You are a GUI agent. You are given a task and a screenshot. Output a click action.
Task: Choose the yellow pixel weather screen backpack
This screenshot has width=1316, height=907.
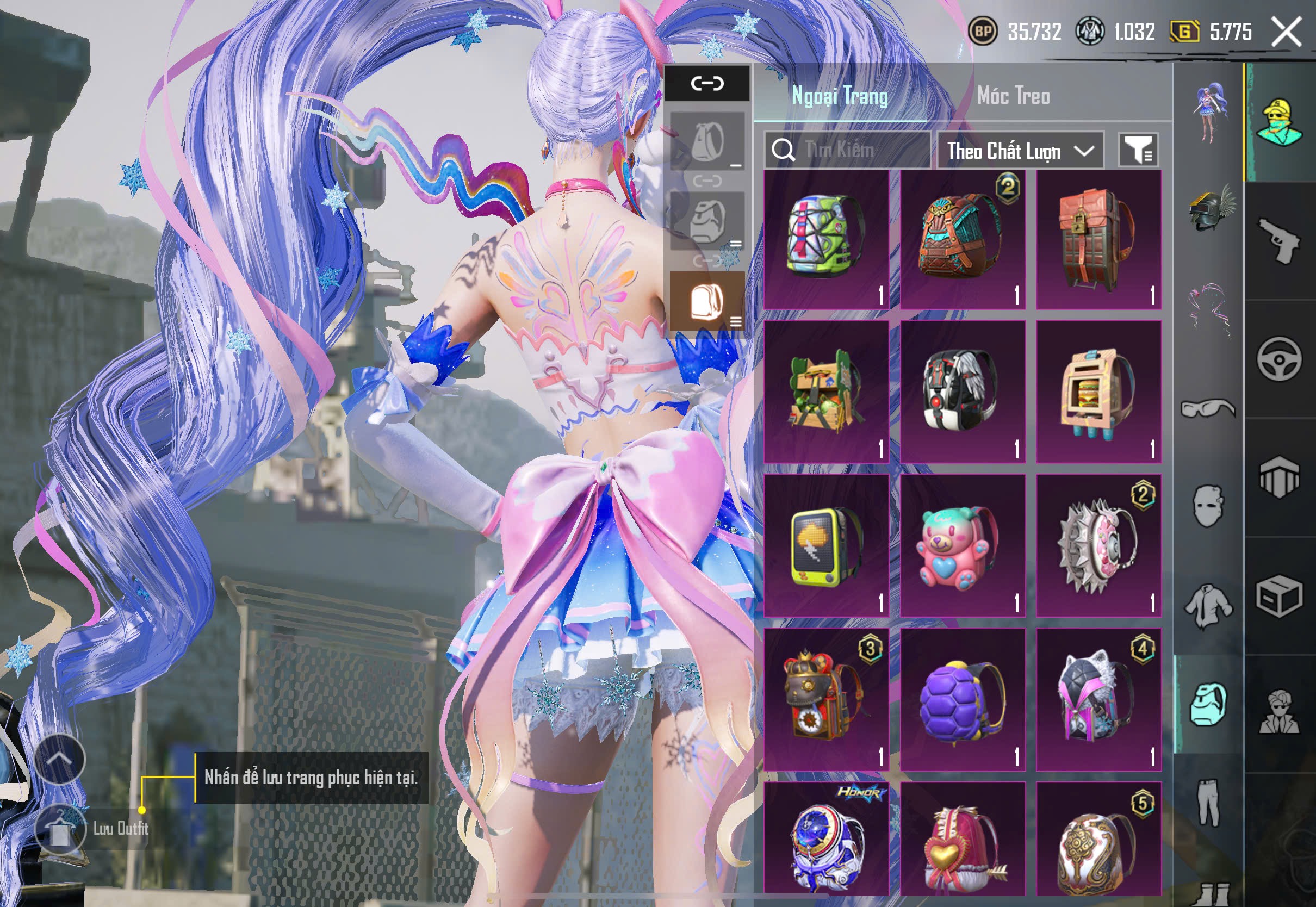pyautogui.click(x=825, y=546)
